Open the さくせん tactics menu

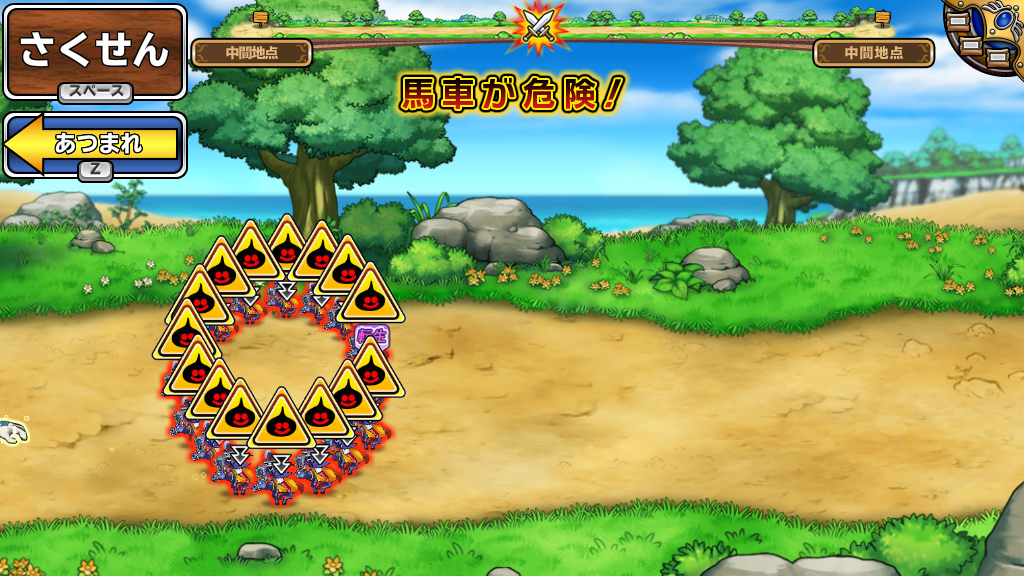click(x=95, y=50)
